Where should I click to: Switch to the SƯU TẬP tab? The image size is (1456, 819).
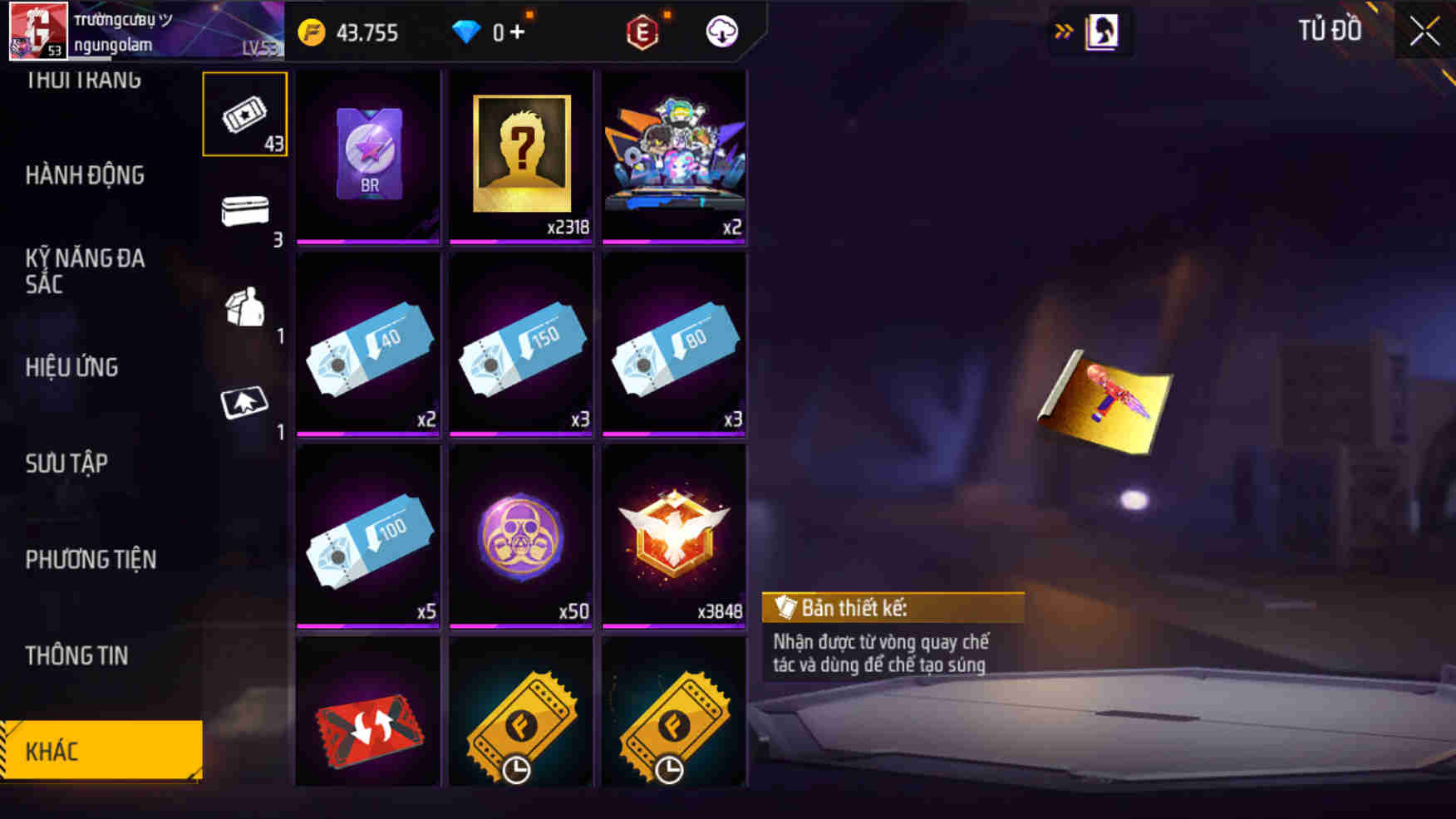[x=66, y=463]
